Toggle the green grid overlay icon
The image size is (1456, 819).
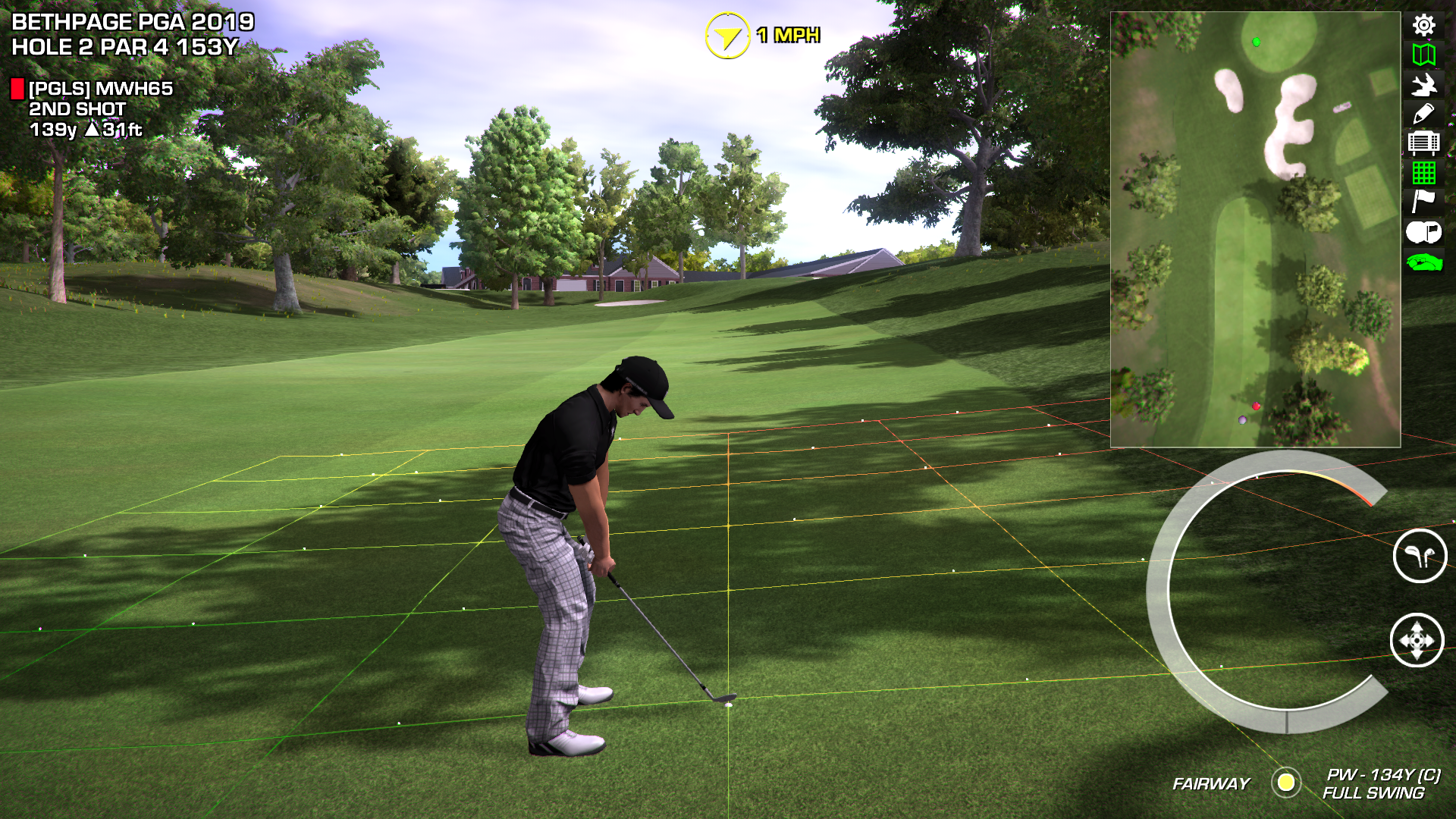[1423, 173]
